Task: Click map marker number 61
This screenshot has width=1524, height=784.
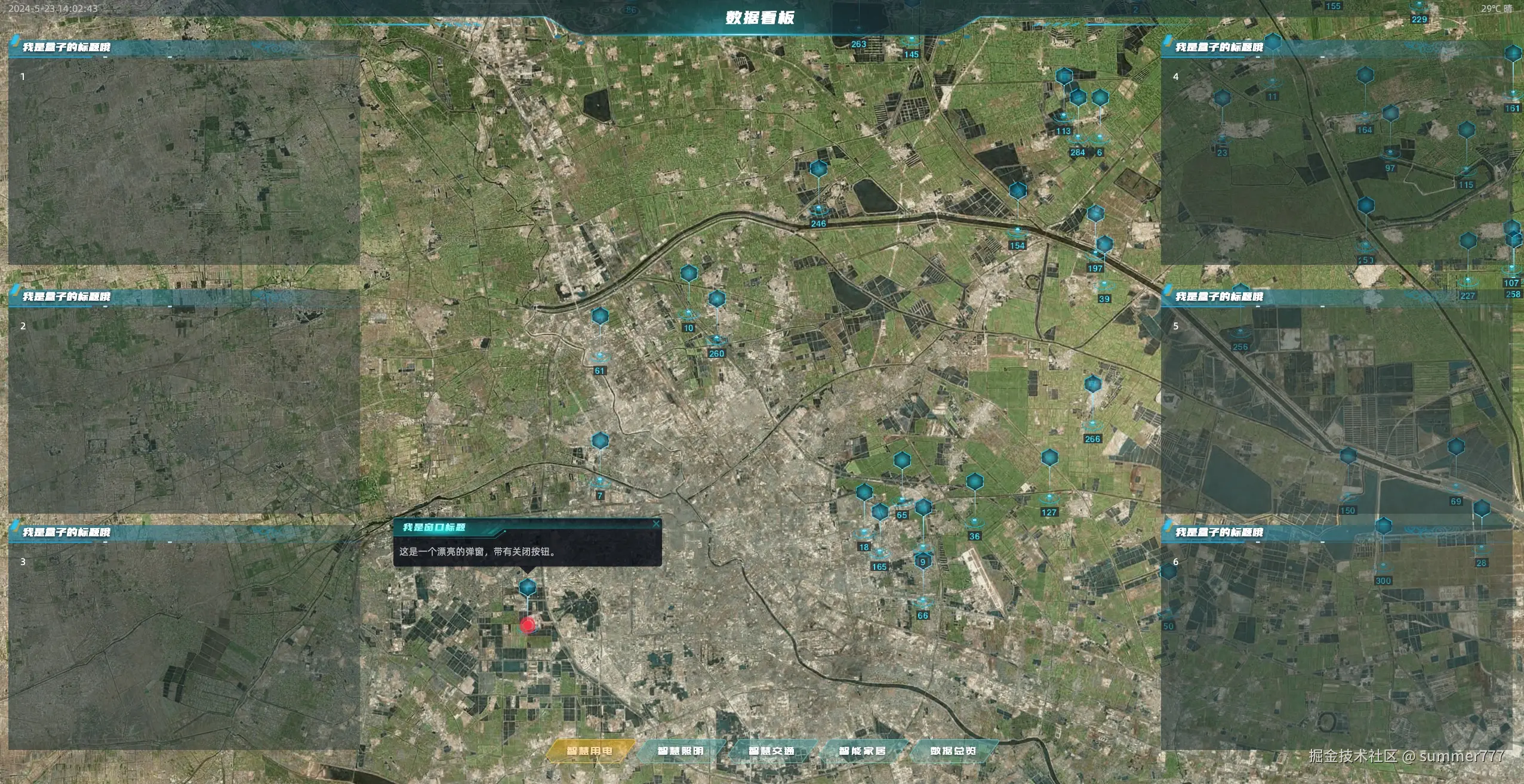Action: pos(600,316)
